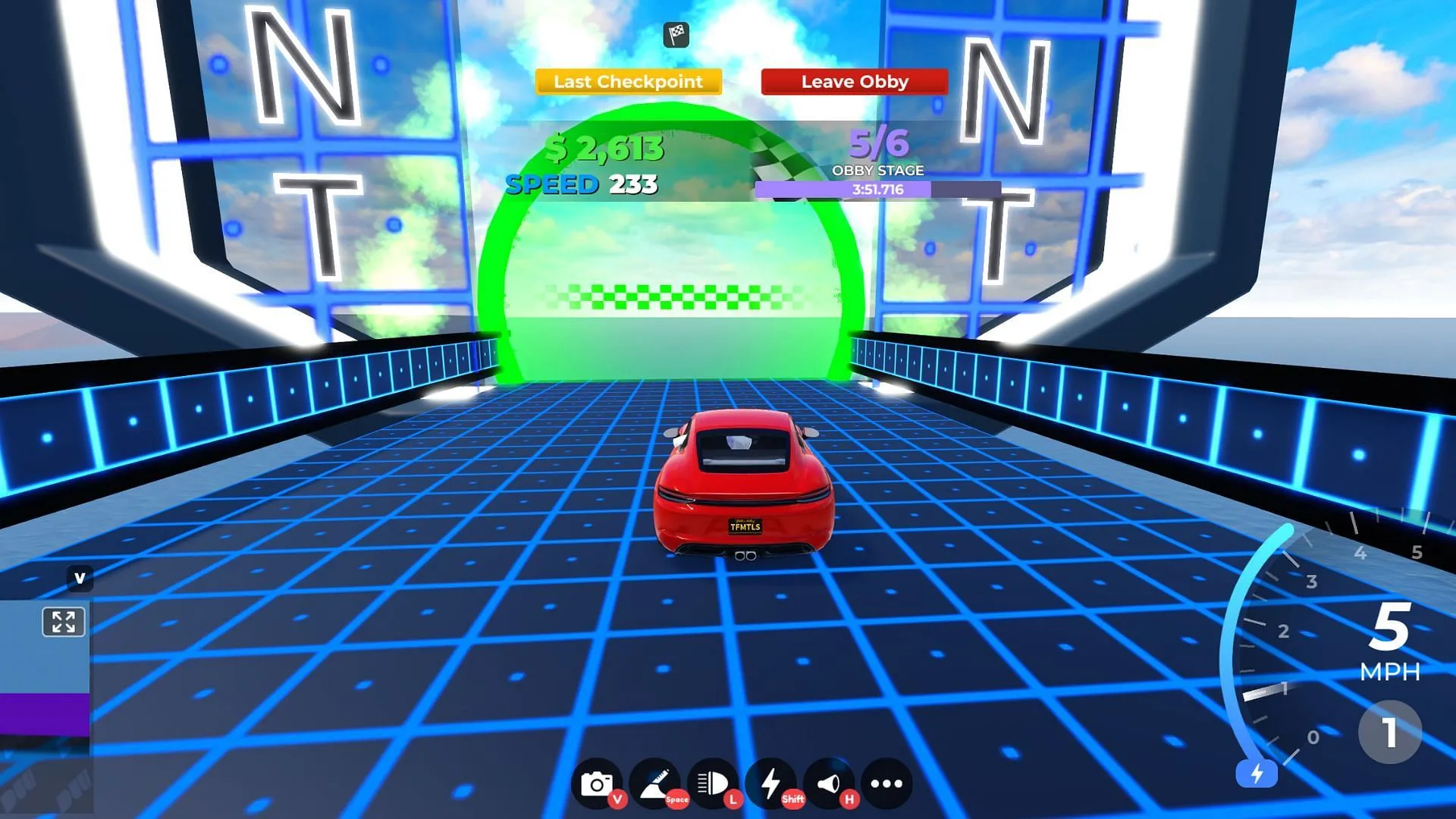The width and height of the screenshot is (1456, 819).
Task: Expand the minimap with the fullscreen arrows
Action: coord(64,623)
